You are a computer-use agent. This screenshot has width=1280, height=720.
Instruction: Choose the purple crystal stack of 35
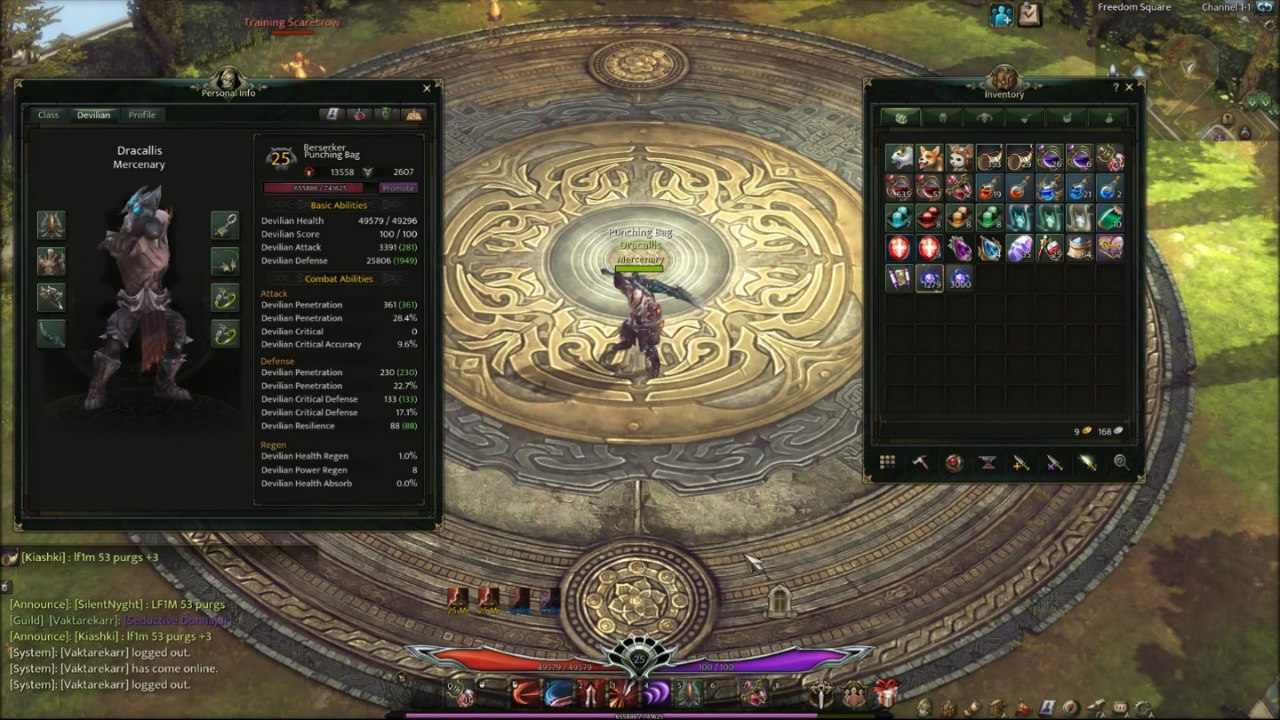(x=1019, y=248)
